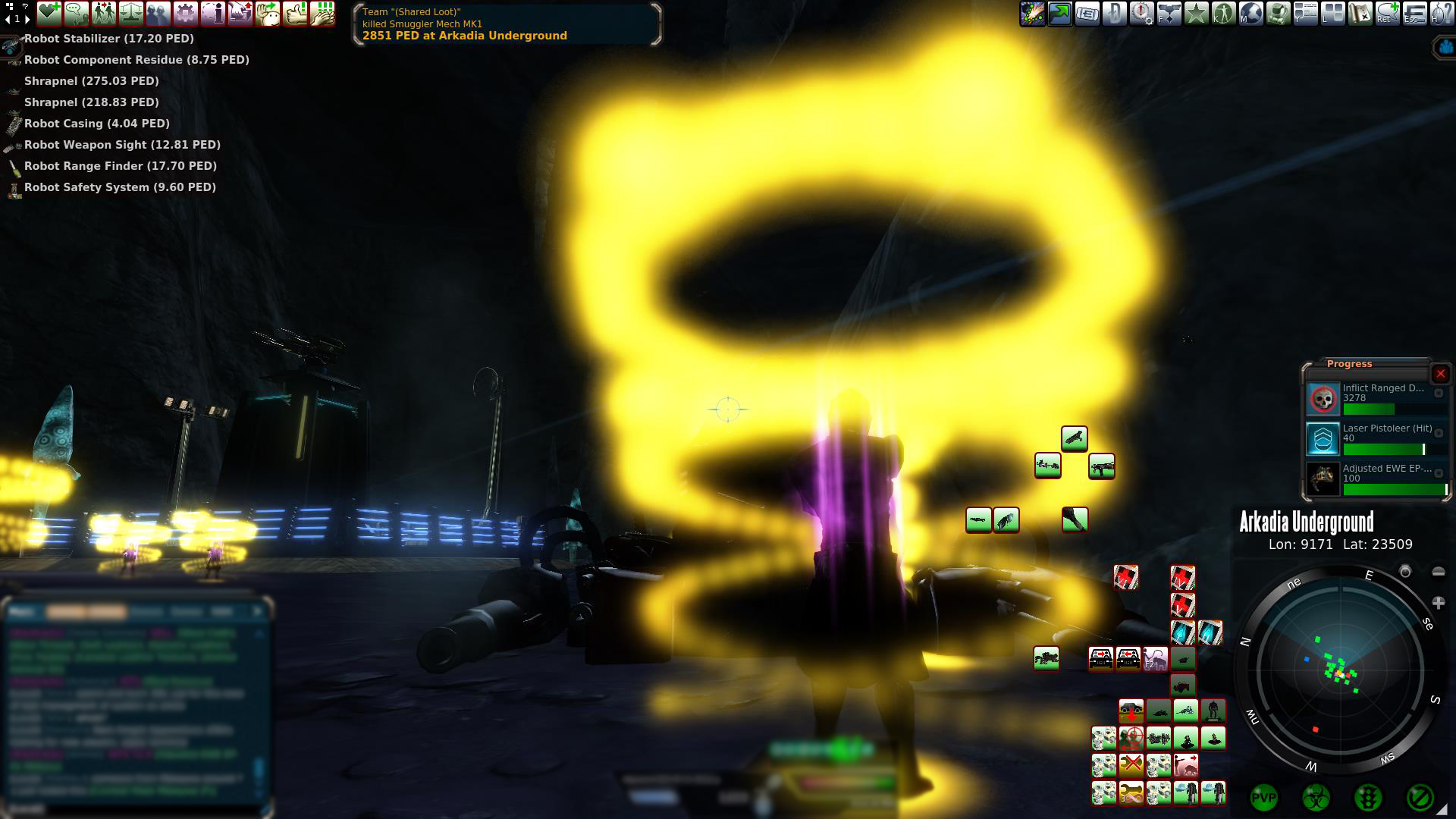The image size is (1456, 819).
Task: Open the globe map icon
Action: pos(1251,14)
